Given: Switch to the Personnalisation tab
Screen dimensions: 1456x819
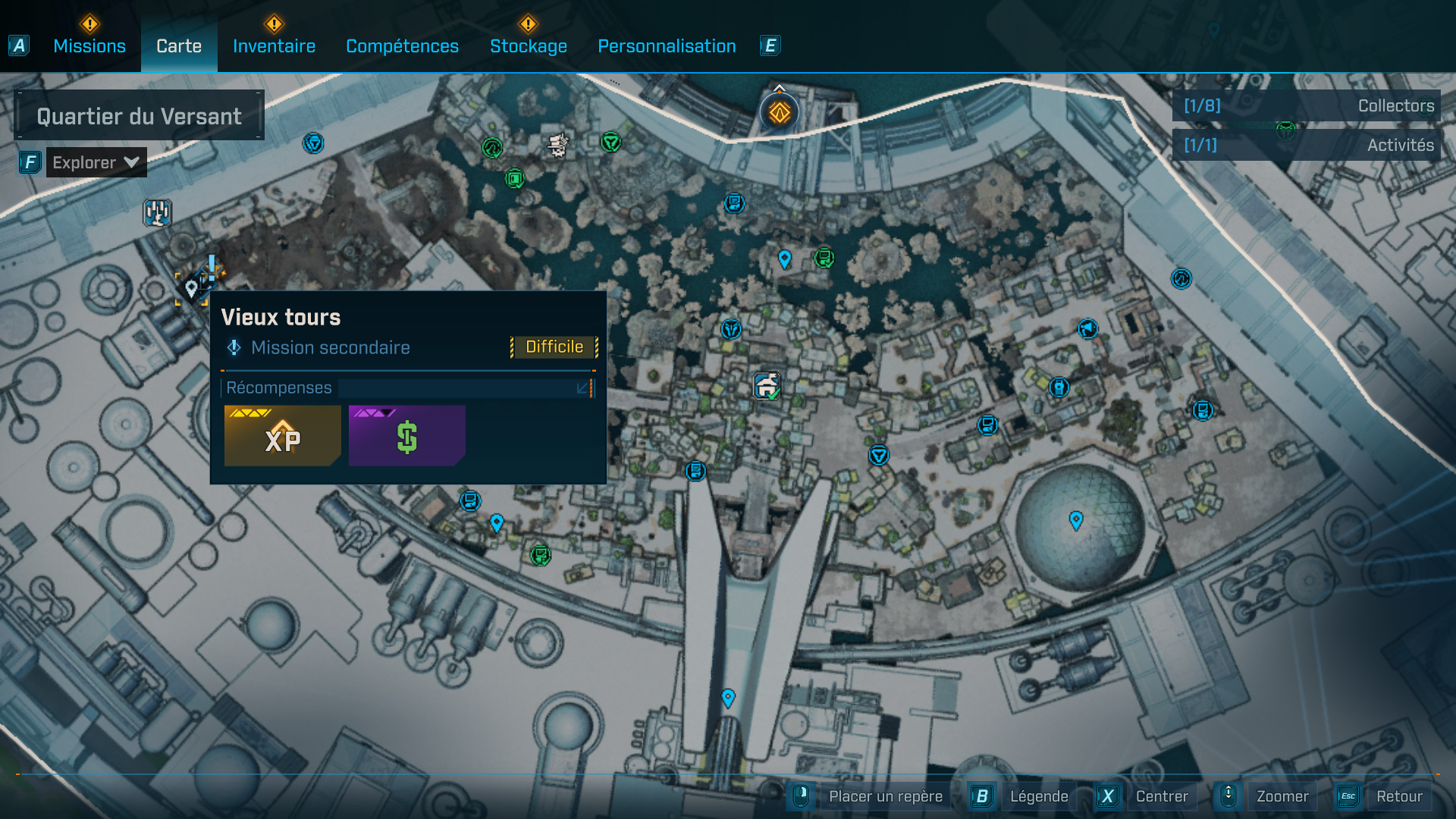Looking at the screenshot, I should point(667,46).
